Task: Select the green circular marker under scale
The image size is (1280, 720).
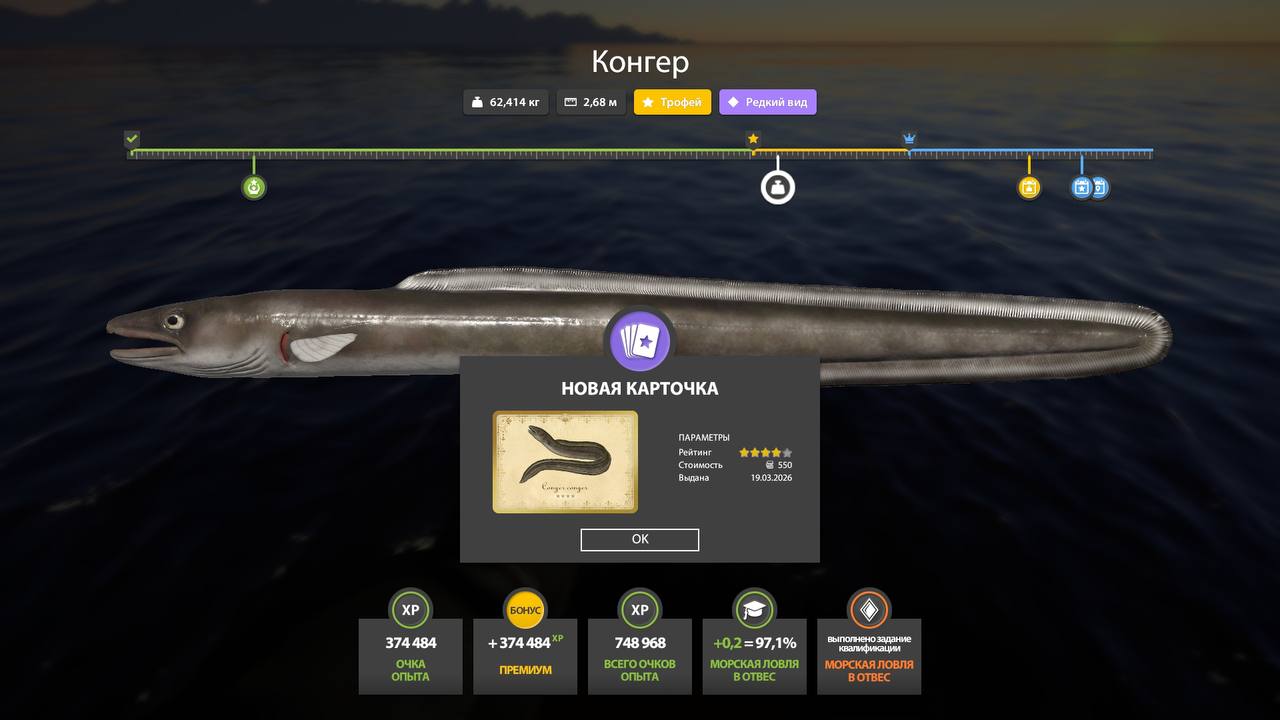Action: (x=254, y=187)
